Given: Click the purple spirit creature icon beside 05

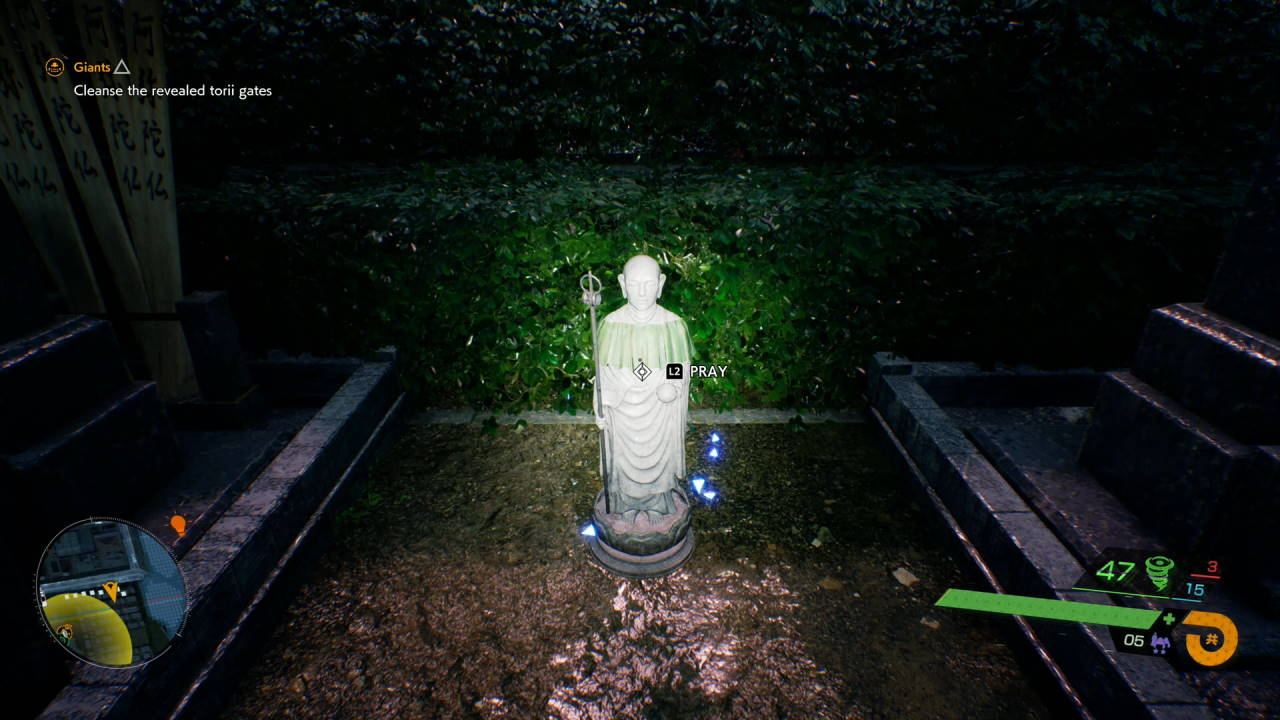Looking at the screenshot, I should point(1160,642).
